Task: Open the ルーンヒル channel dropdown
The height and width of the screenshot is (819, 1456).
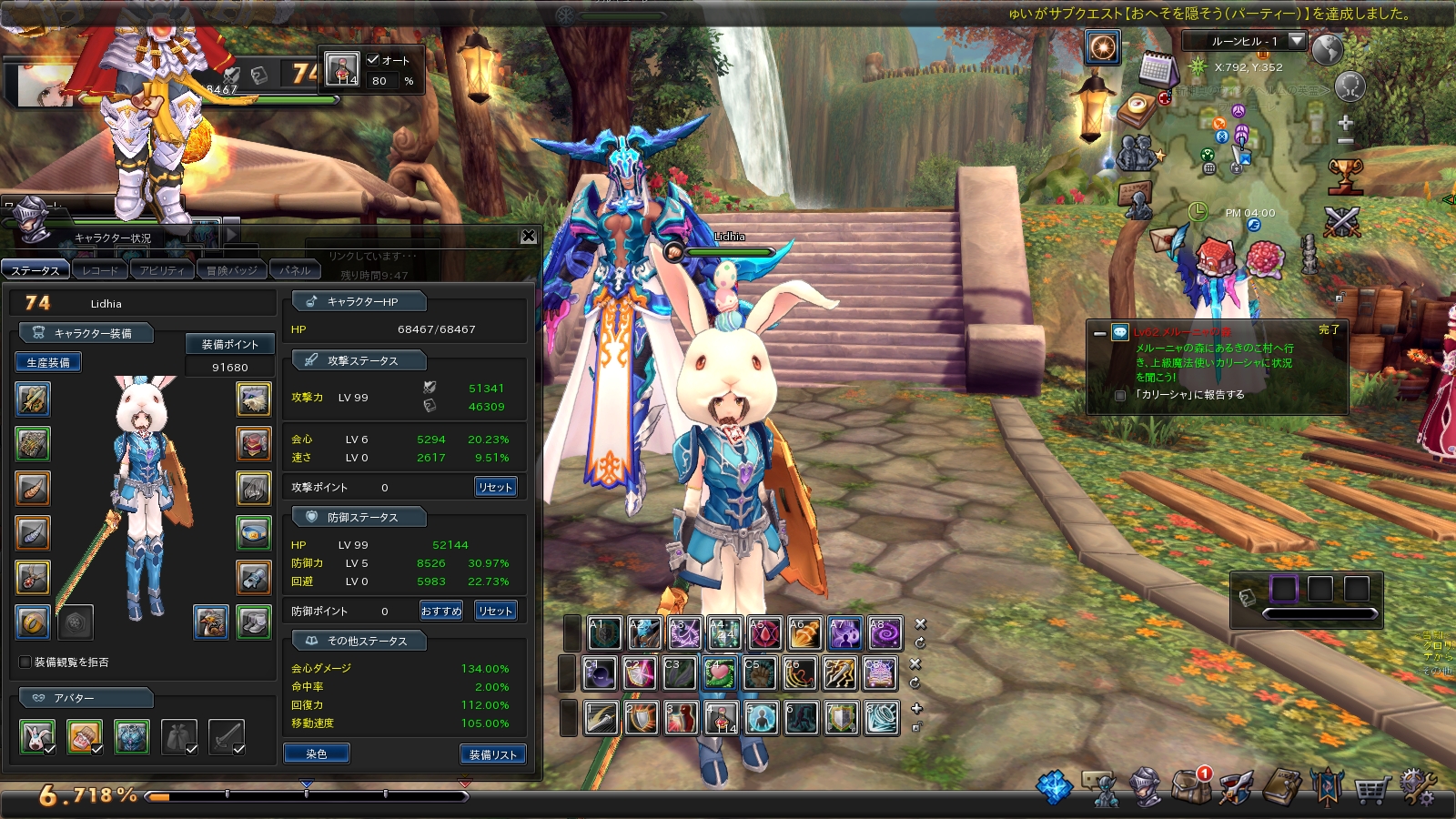Action: pyautogui.click(x=1297, y=41)
